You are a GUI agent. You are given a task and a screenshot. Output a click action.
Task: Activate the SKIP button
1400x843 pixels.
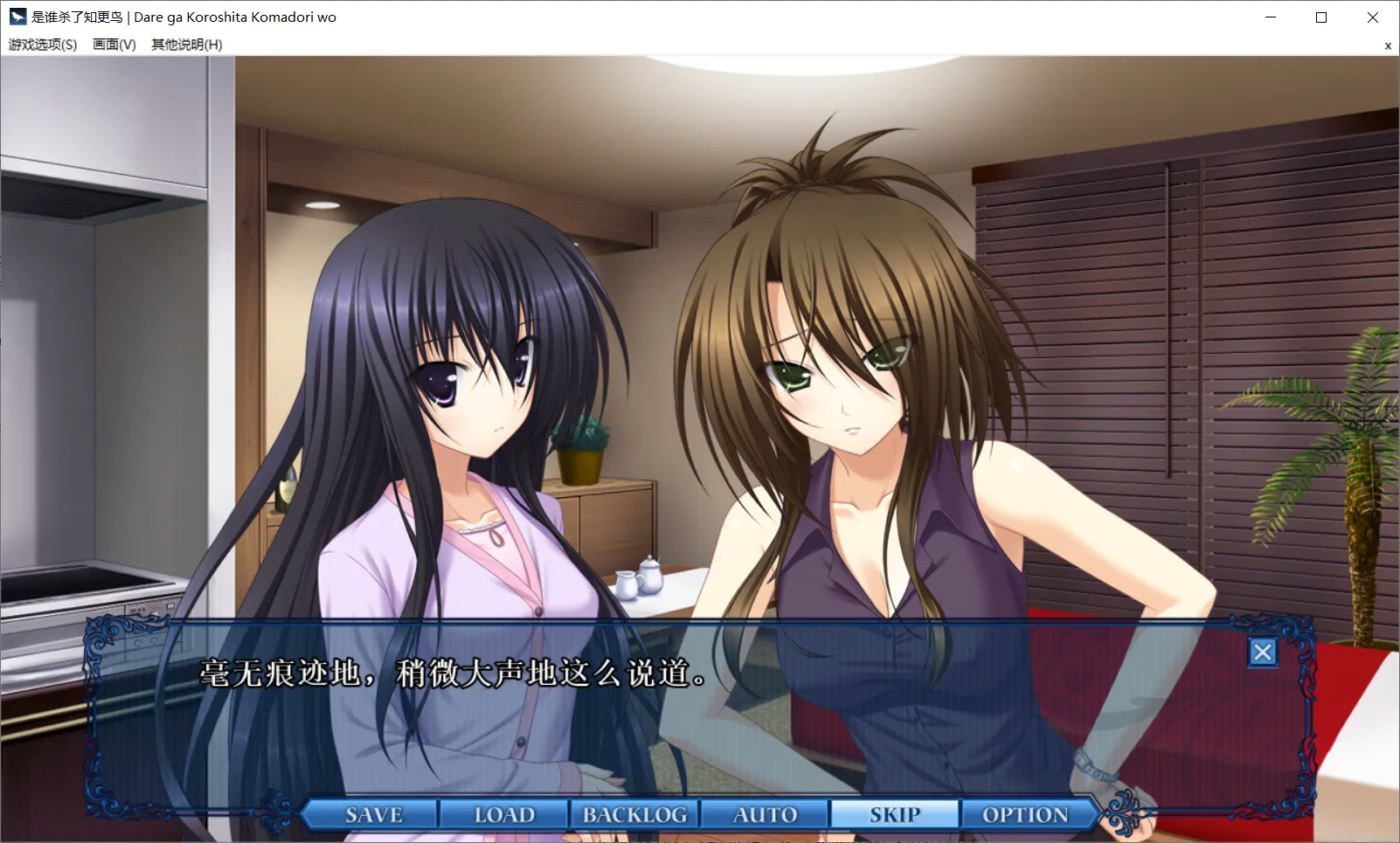tap(895, 814)
